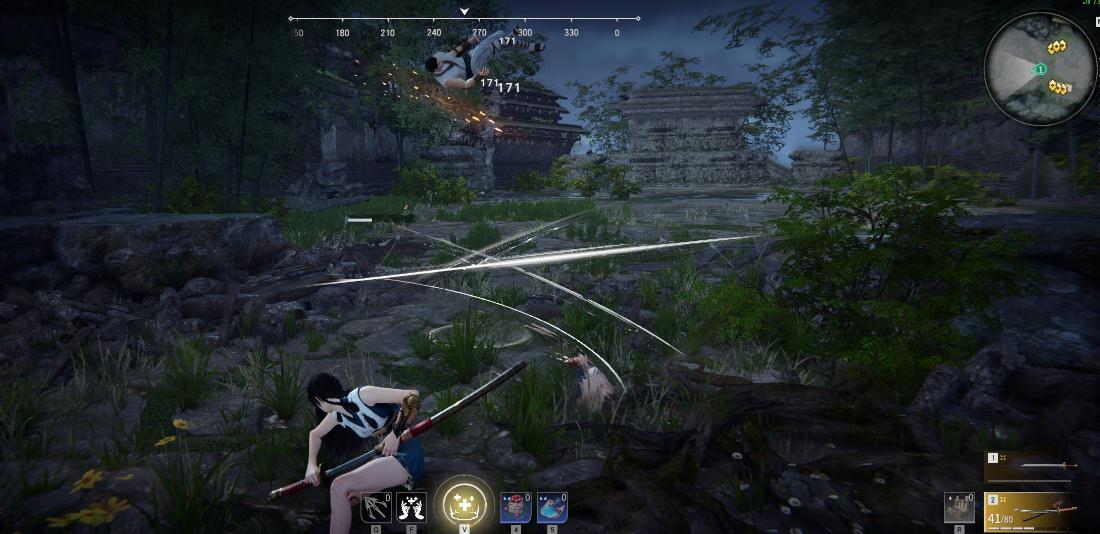1100x534 pixels.
Task: Use the two-hands sparkle skill icon
Action: [411, 507]
